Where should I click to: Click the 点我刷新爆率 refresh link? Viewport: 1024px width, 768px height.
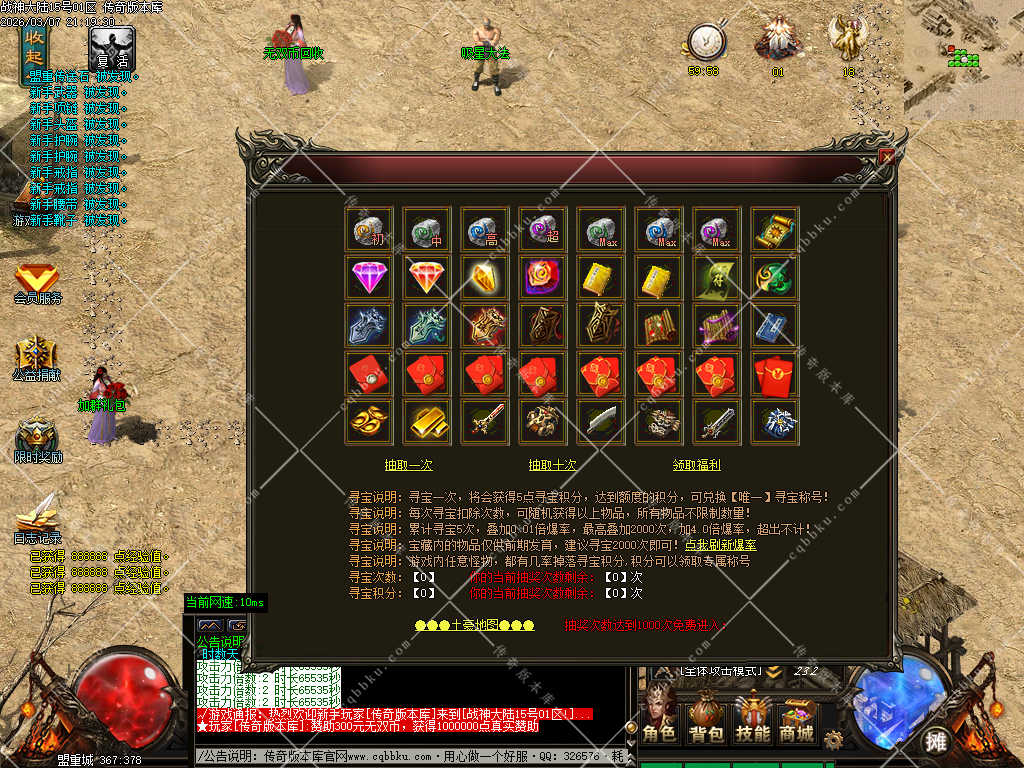click(720, 546)
